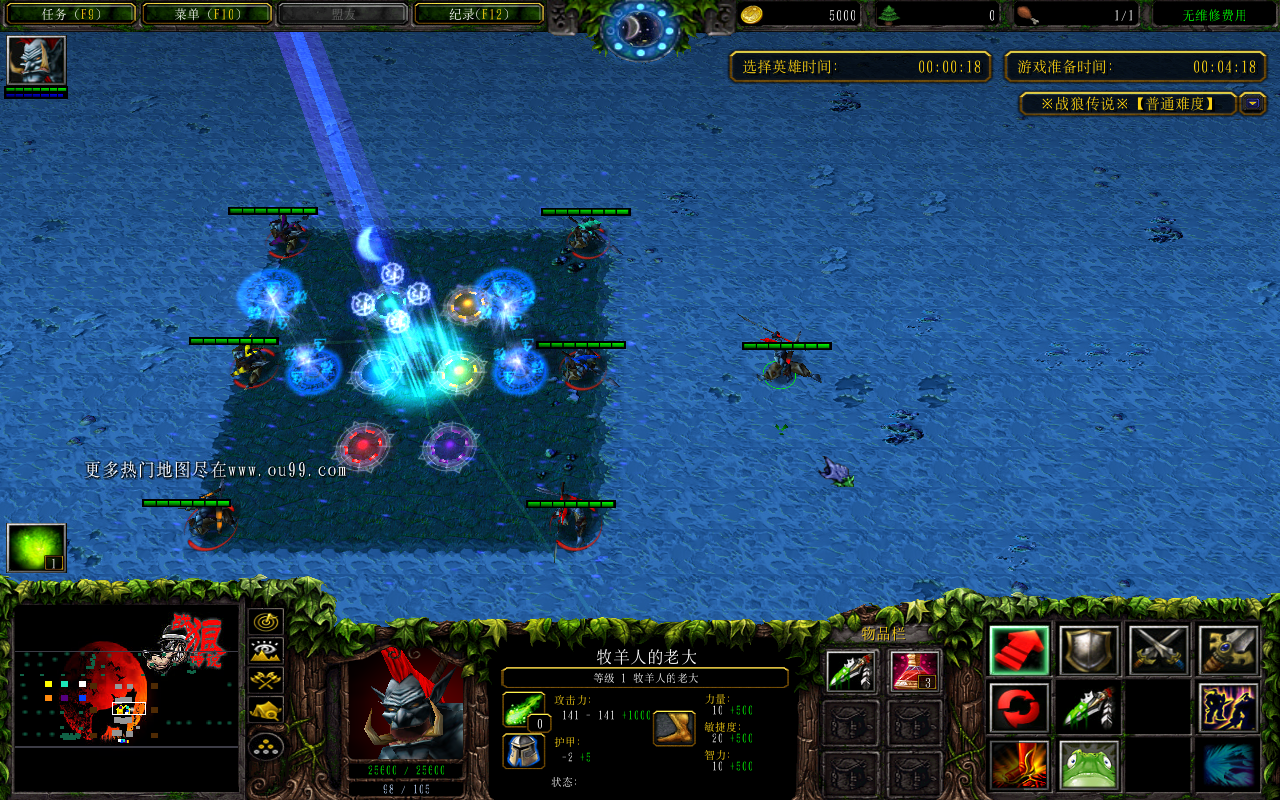
Task: Toggle the minimap signal ping button
Action: 266,622
